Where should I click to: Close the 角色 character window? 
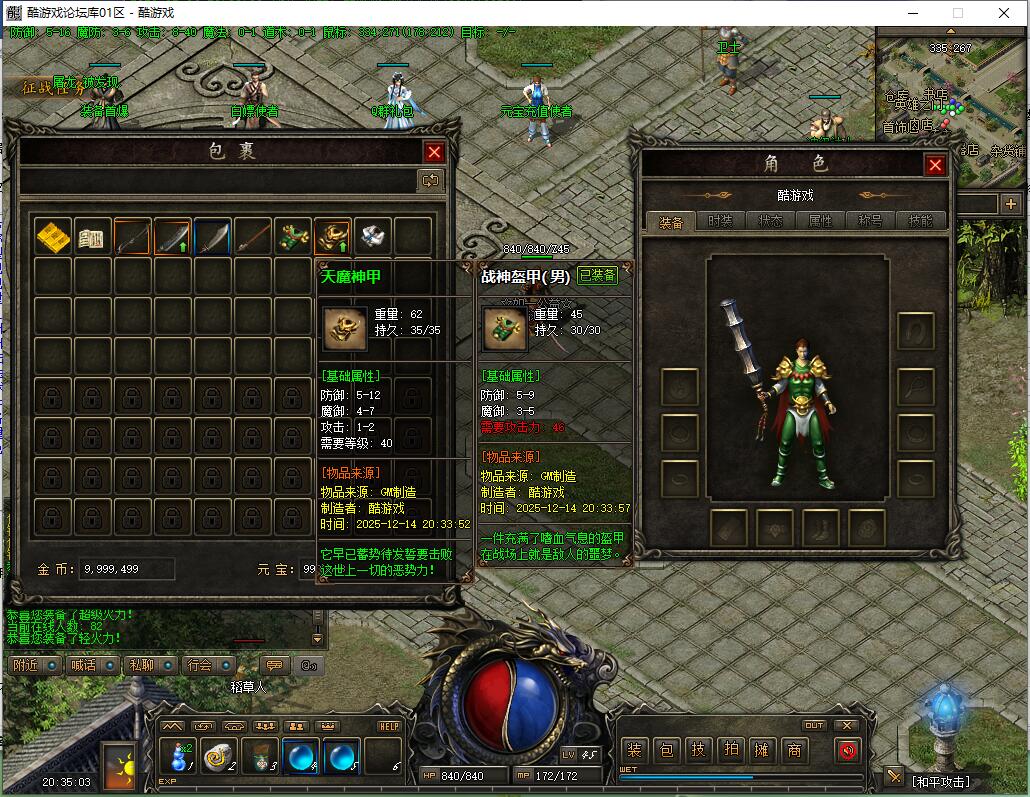coord(935,165)
